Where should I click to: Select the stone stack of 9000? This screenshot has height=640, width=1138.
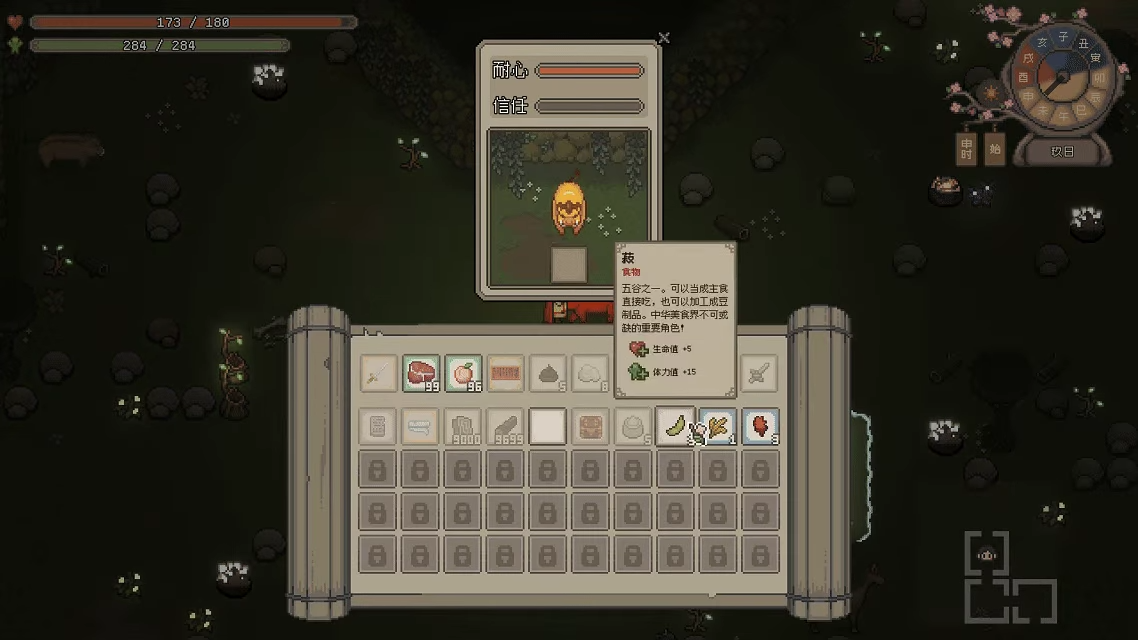pyautogui.click(x=463, y=427)
